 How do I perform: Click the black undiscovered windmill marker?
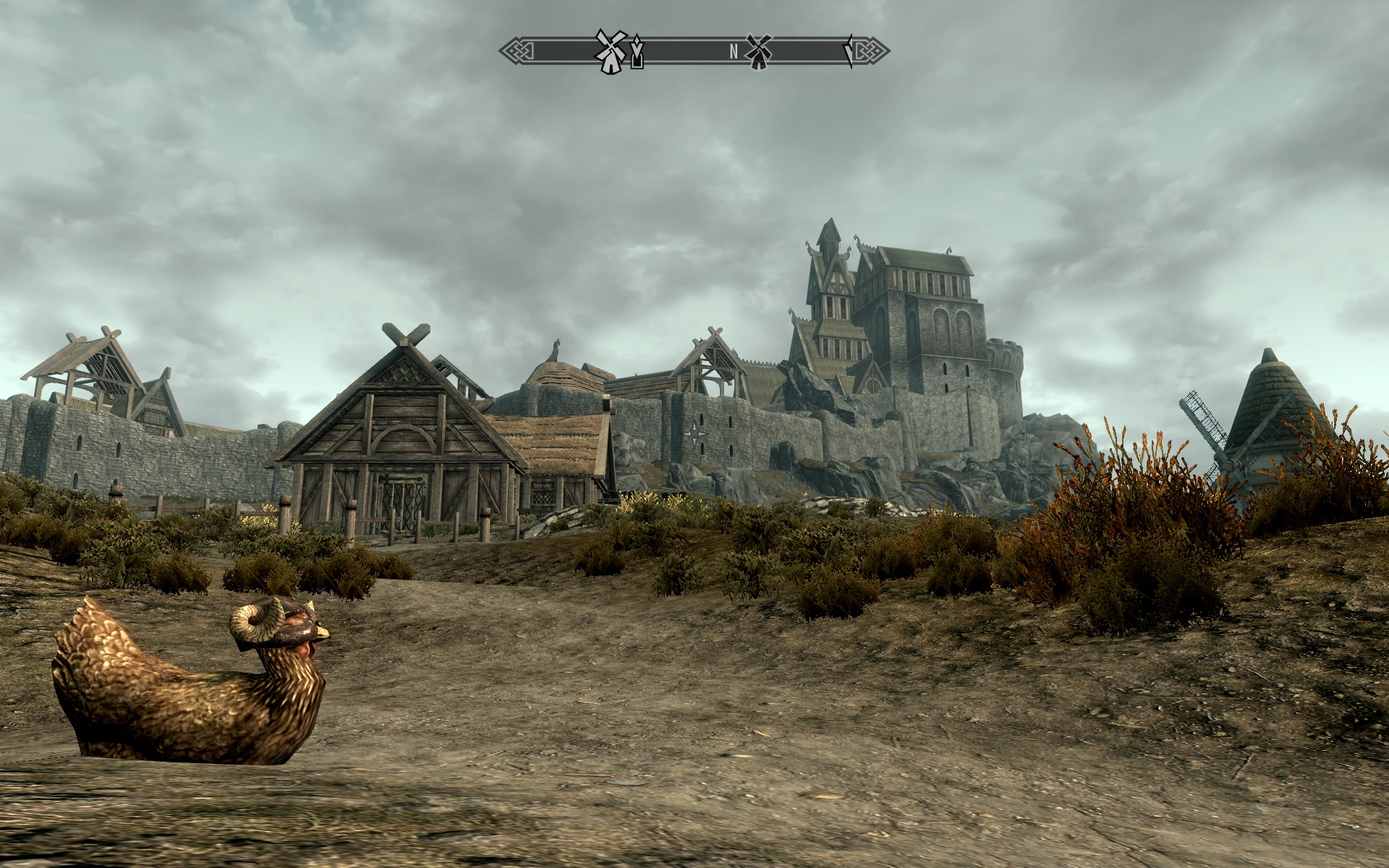758,51
